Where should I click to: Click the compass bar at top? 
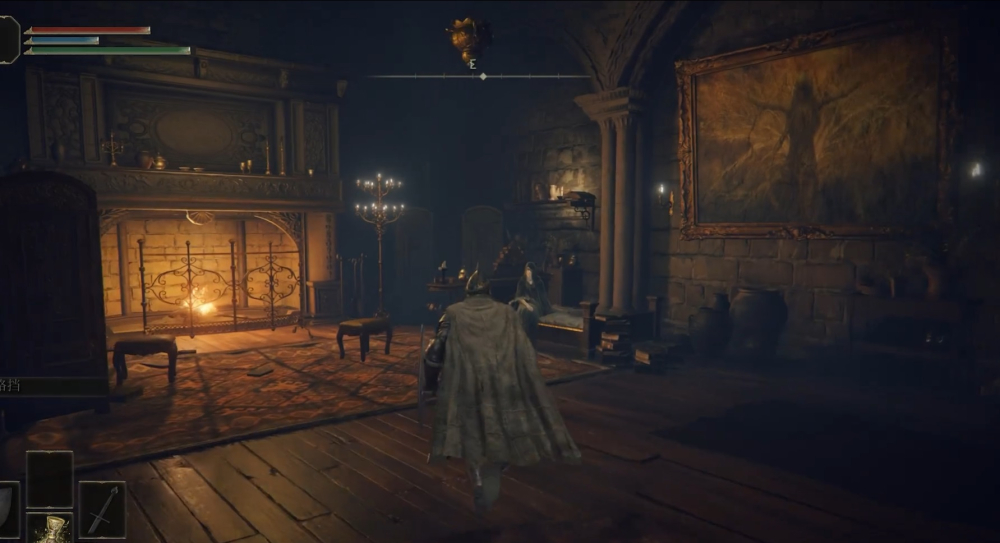click(x=480, y=75)
